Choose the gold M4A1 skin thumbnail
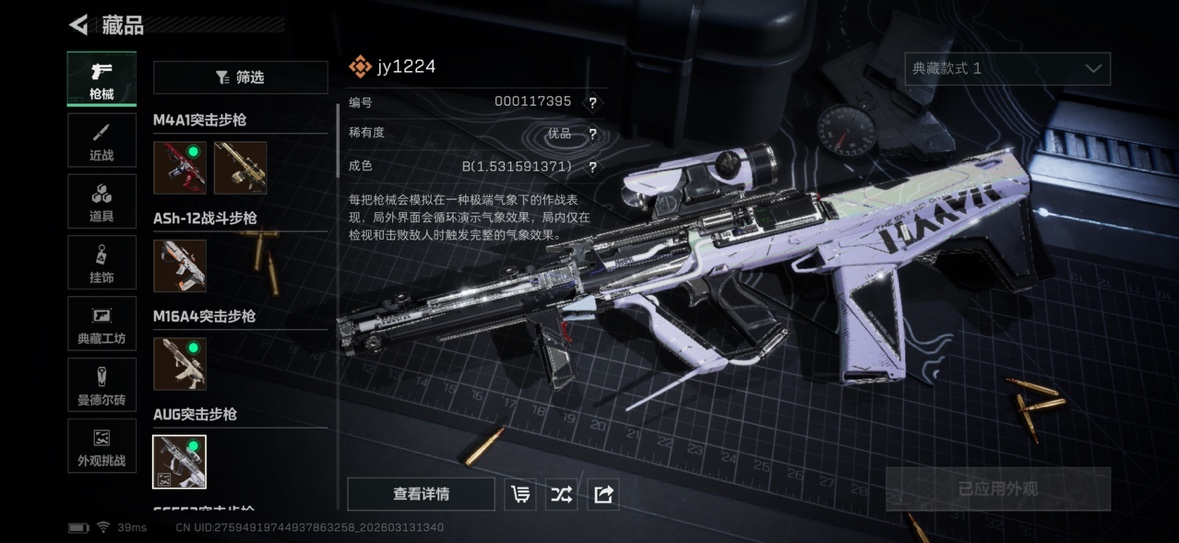Image resolution: width=1179 pixels, height=543 pixels. click(x=240, y=167)
